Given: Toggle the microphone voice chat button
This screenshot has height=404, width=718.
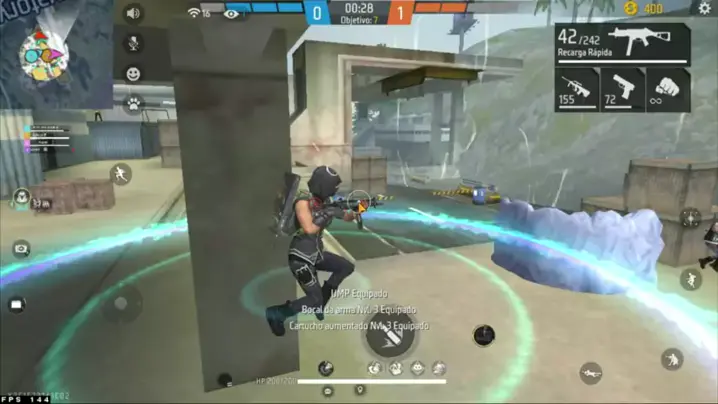Looking at the screenshot, I should 132,44.
